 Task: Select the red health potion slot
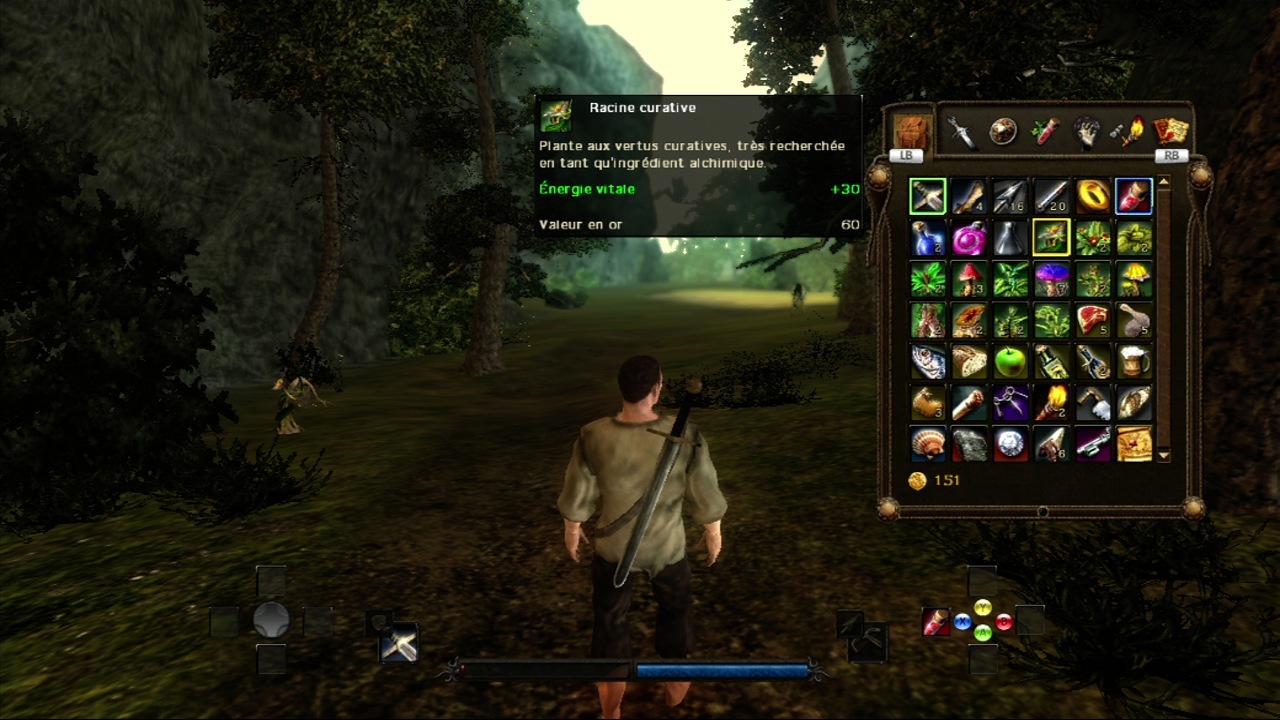pyautogui.click(x=1133, y=196)
